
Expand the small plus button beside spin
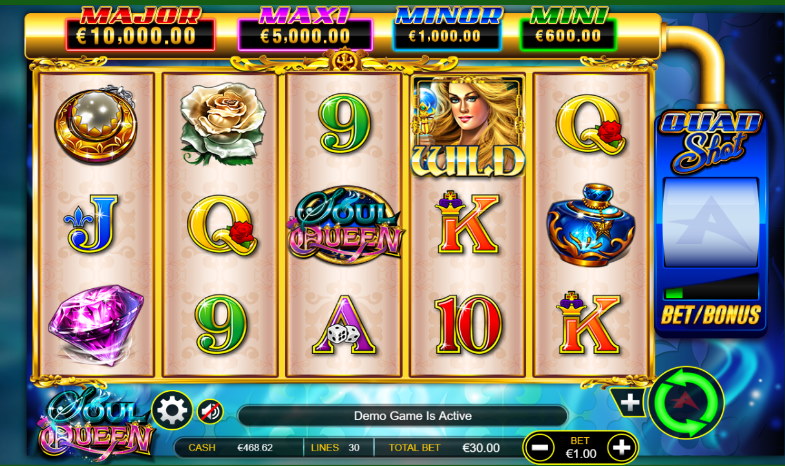click(630, 403)
